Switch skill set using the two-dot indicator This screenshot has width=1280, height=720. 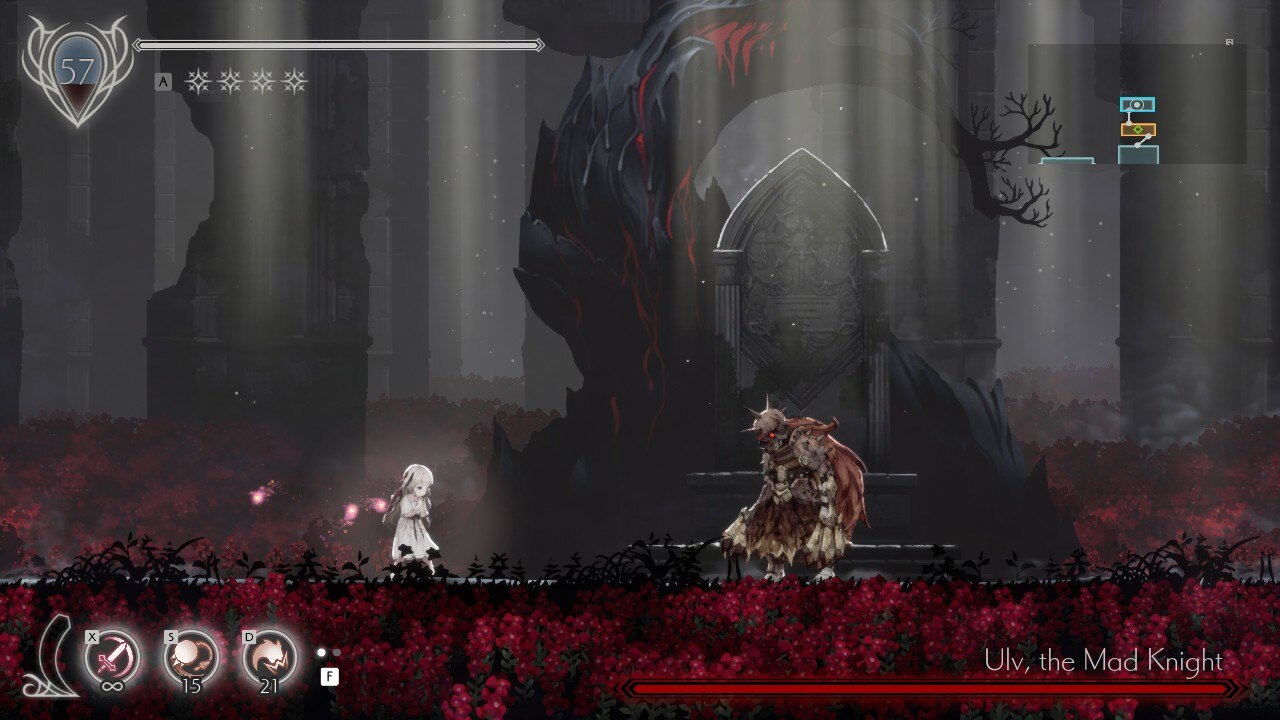click(329, 653)
